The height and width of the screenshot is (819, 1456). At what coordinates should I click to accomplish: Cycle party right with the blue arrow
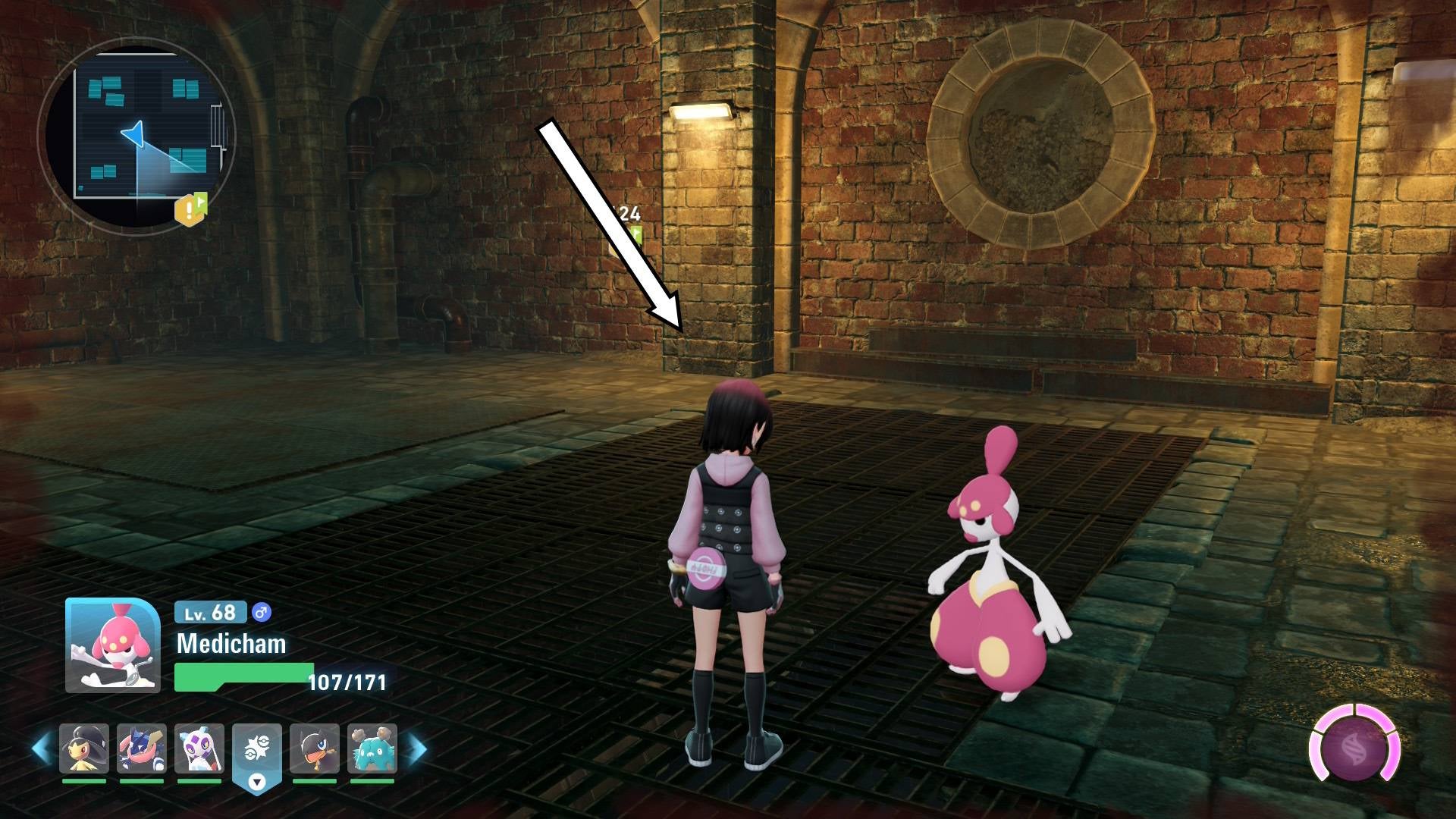pos(417,749)
